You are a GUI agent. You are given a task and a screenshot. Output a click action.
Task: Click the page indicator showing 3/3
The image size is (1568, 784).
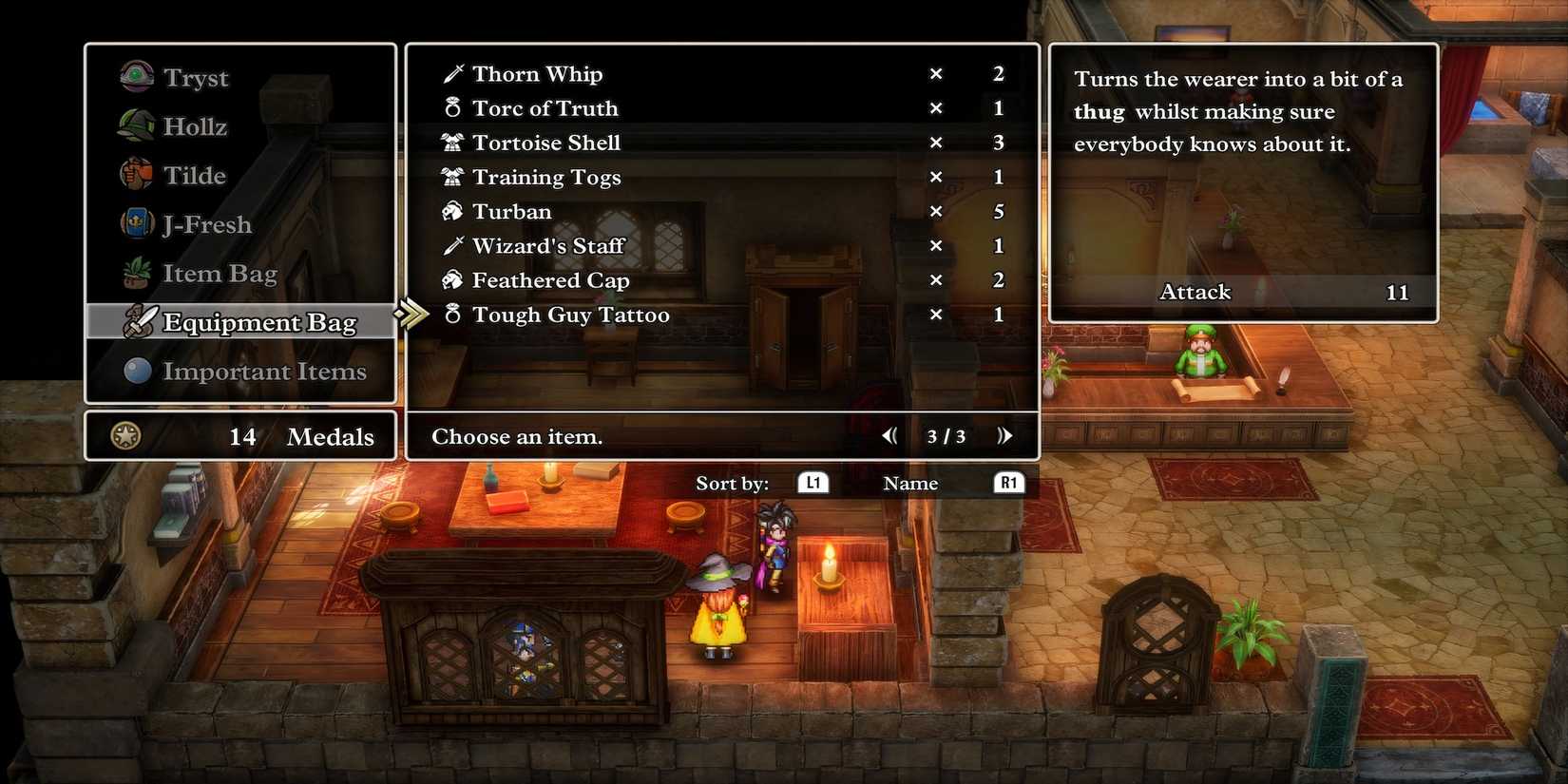click(x=946, y=436)
